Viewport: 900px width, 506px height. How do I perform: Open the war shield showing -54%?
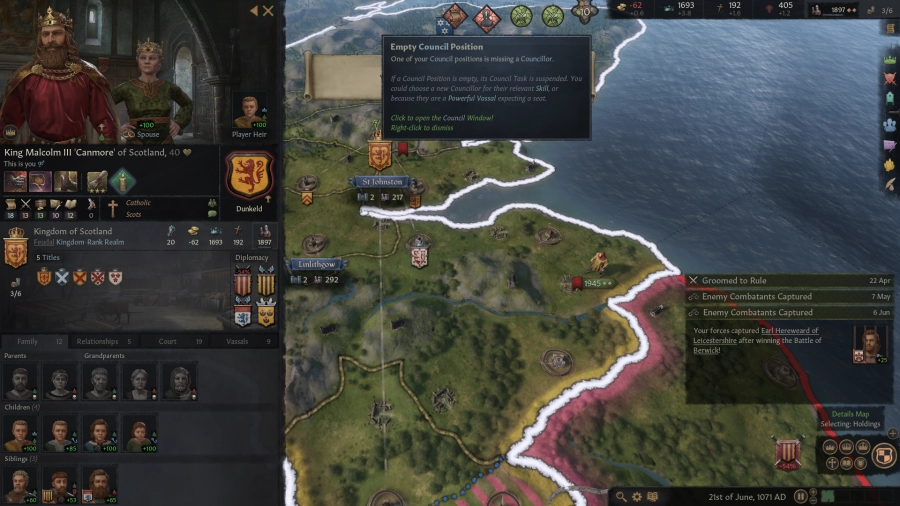click(x=789, y=452)
